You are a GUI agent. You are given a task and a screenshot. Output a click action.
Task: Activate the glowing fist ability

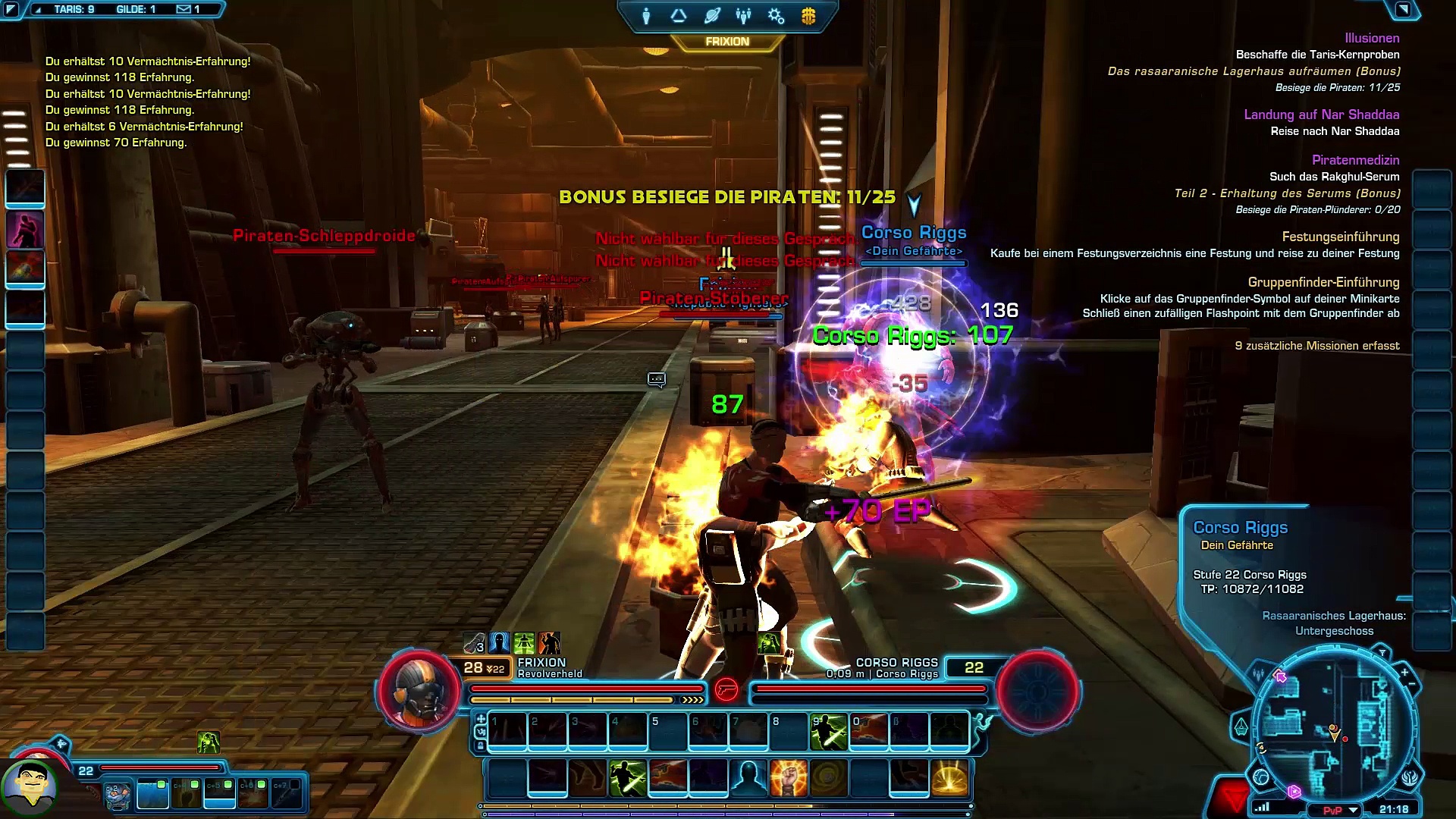(x=788, y=778)
